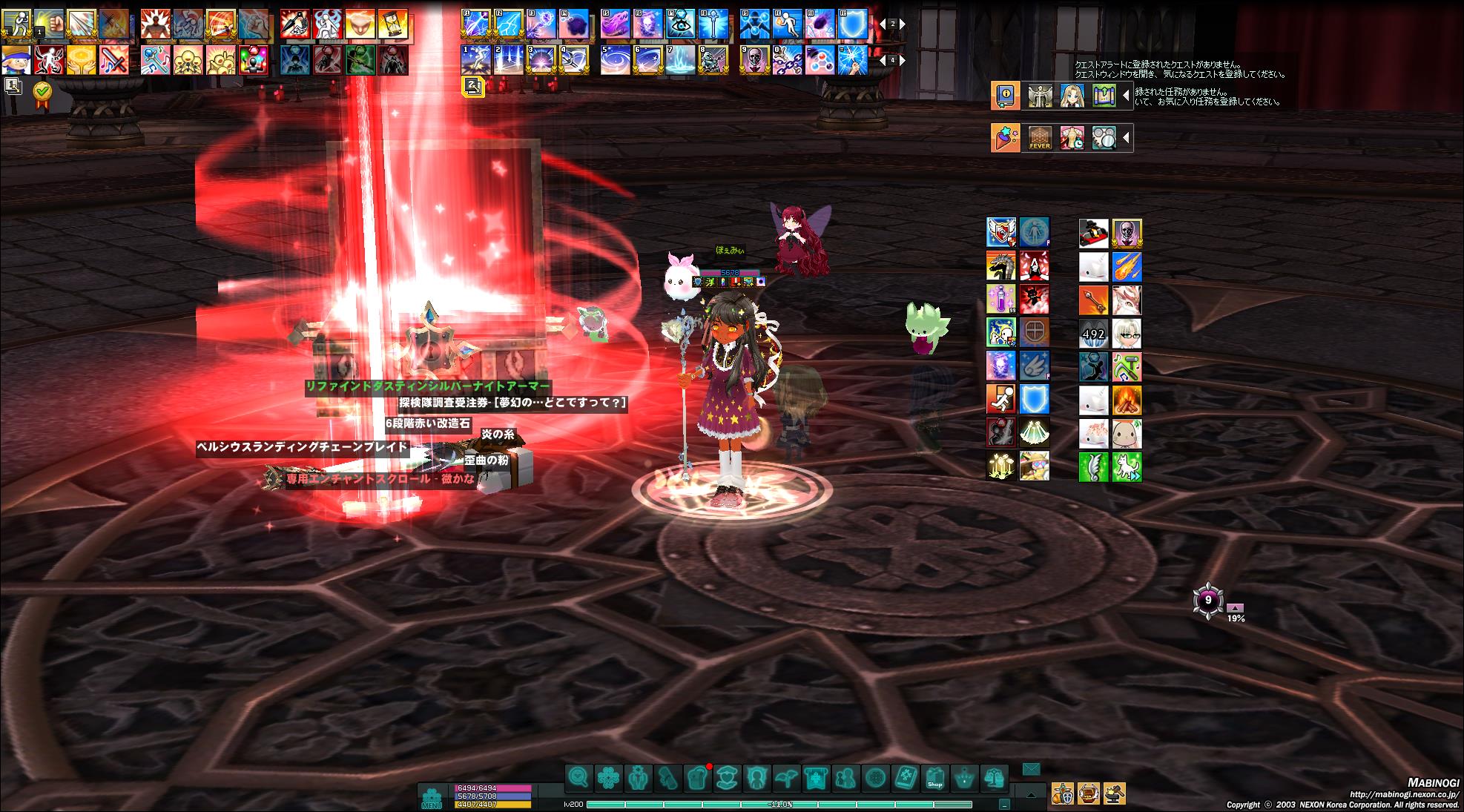Screen dimensions: 1464x812
Task: Open the FEVER event icon
Action: (1040, 138)
